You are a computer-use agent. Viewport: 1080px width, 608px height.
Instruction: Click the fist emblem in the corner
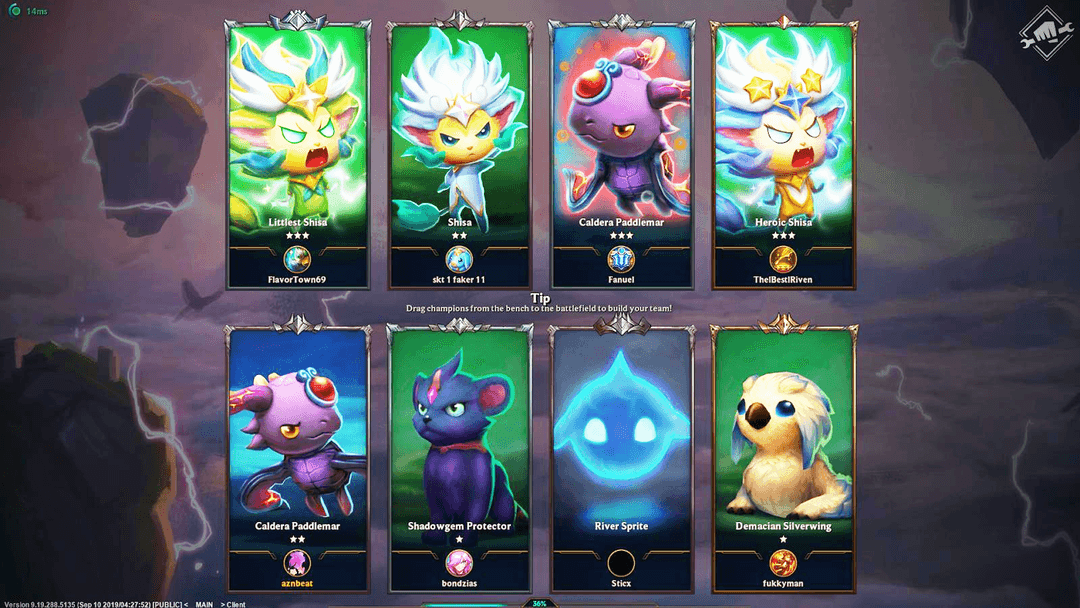click(1039, 34)
